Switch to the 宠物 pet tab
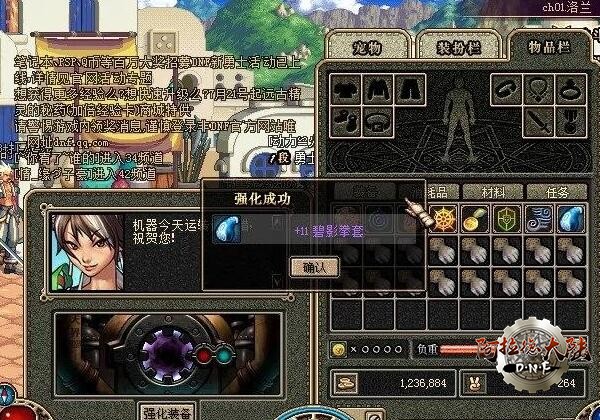600x420 pixels. click(368, 47)
